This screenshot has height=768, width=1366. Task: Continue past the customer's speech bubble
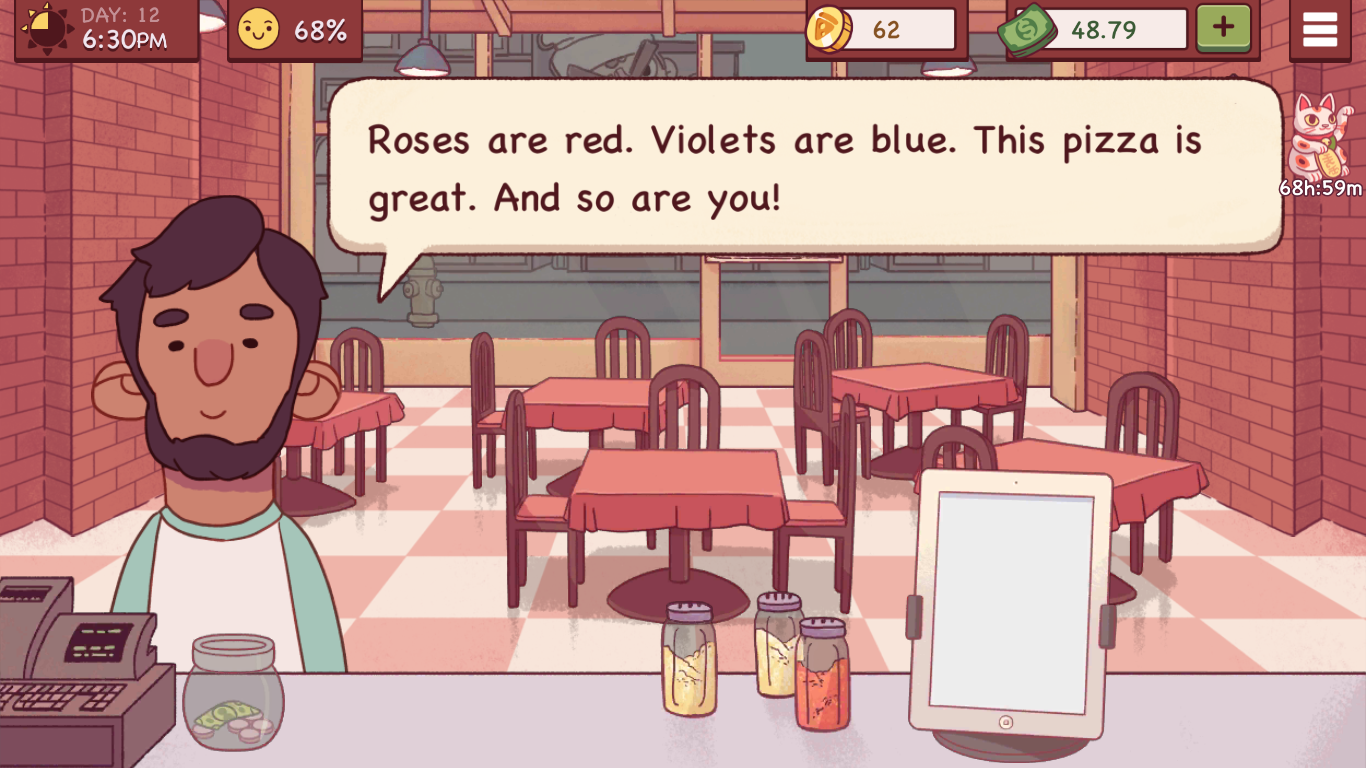click(x=805, y=167)
